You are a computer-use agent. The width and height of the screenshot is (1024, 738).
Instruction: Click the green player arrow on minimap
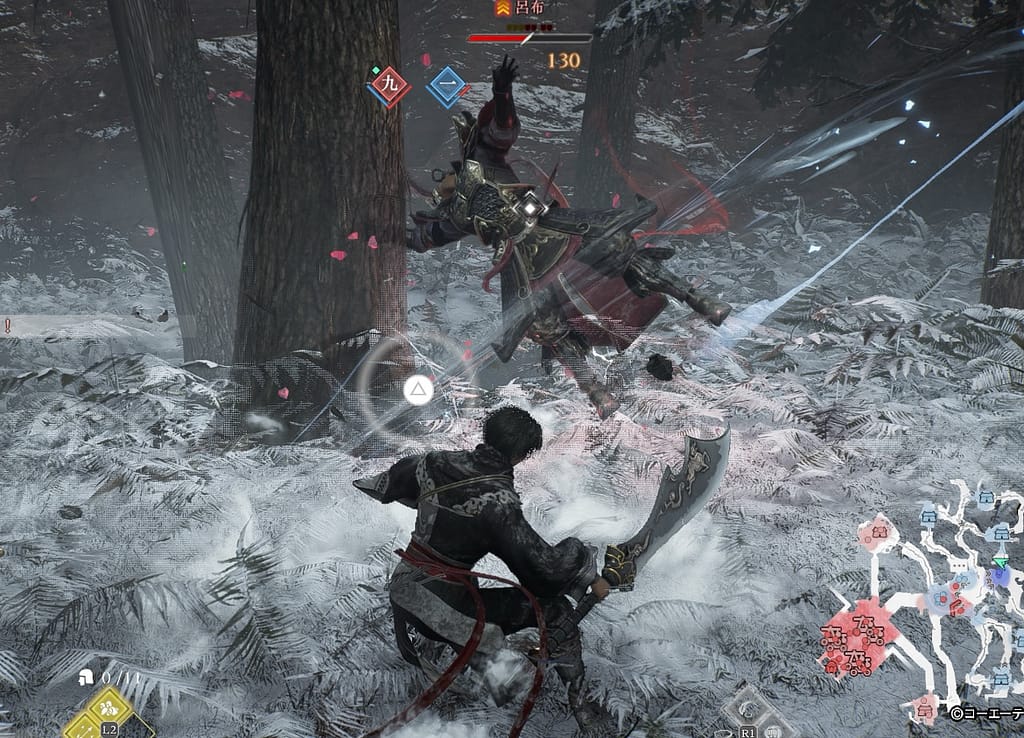pyautogui.click(x=1000, y=563)
